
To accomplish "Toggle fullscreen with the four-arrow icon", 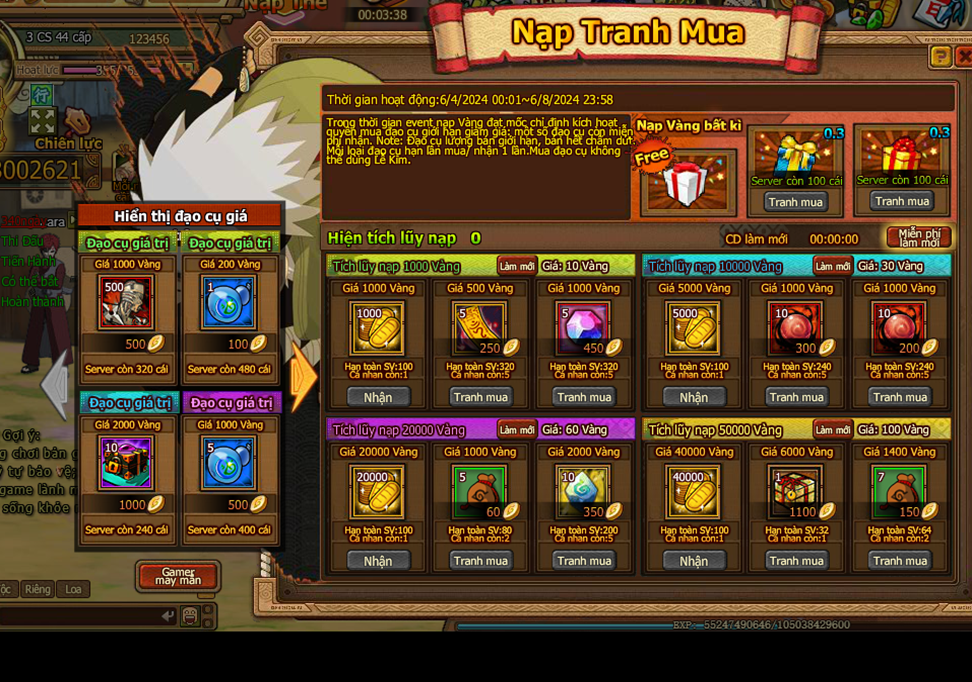I will [42, 122].
